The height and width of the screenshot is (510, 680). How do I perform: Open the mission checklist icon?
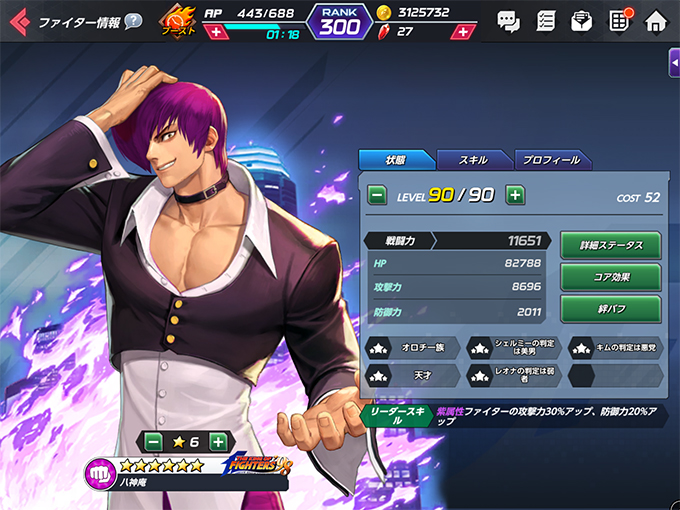pyautogui.click(x=546, y=20)
